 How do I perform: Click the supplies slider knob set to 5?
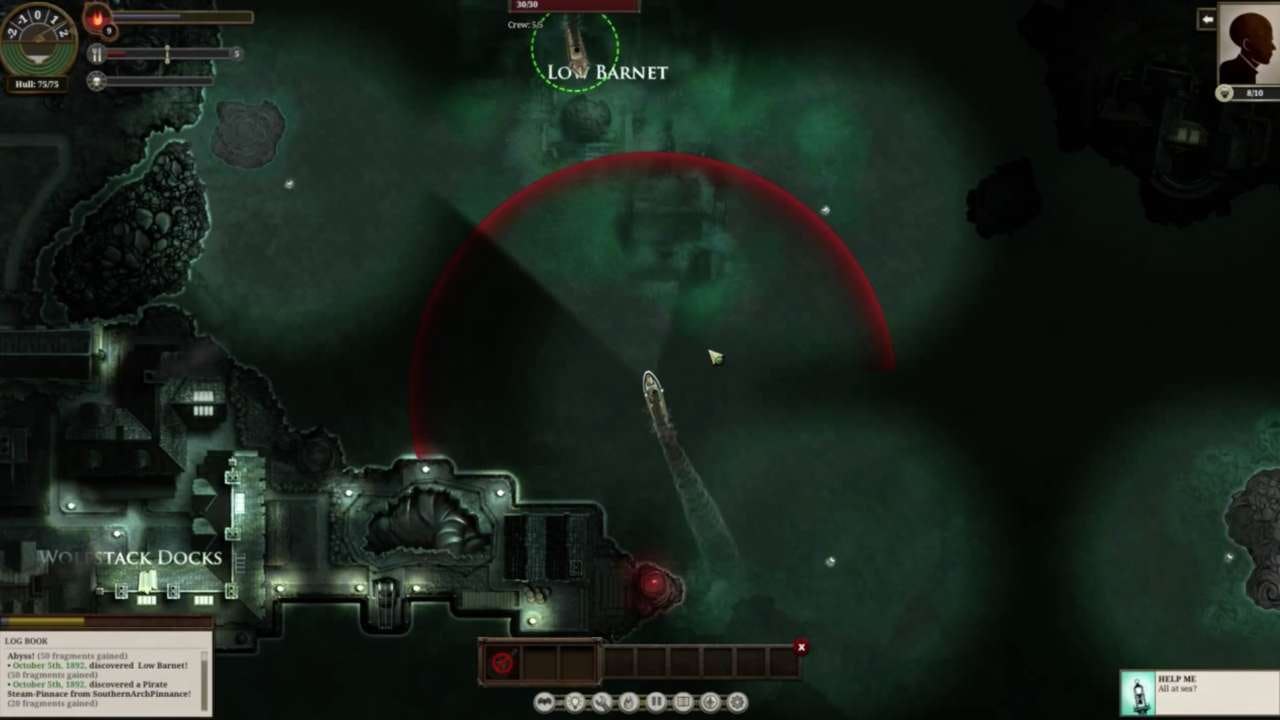167,55
